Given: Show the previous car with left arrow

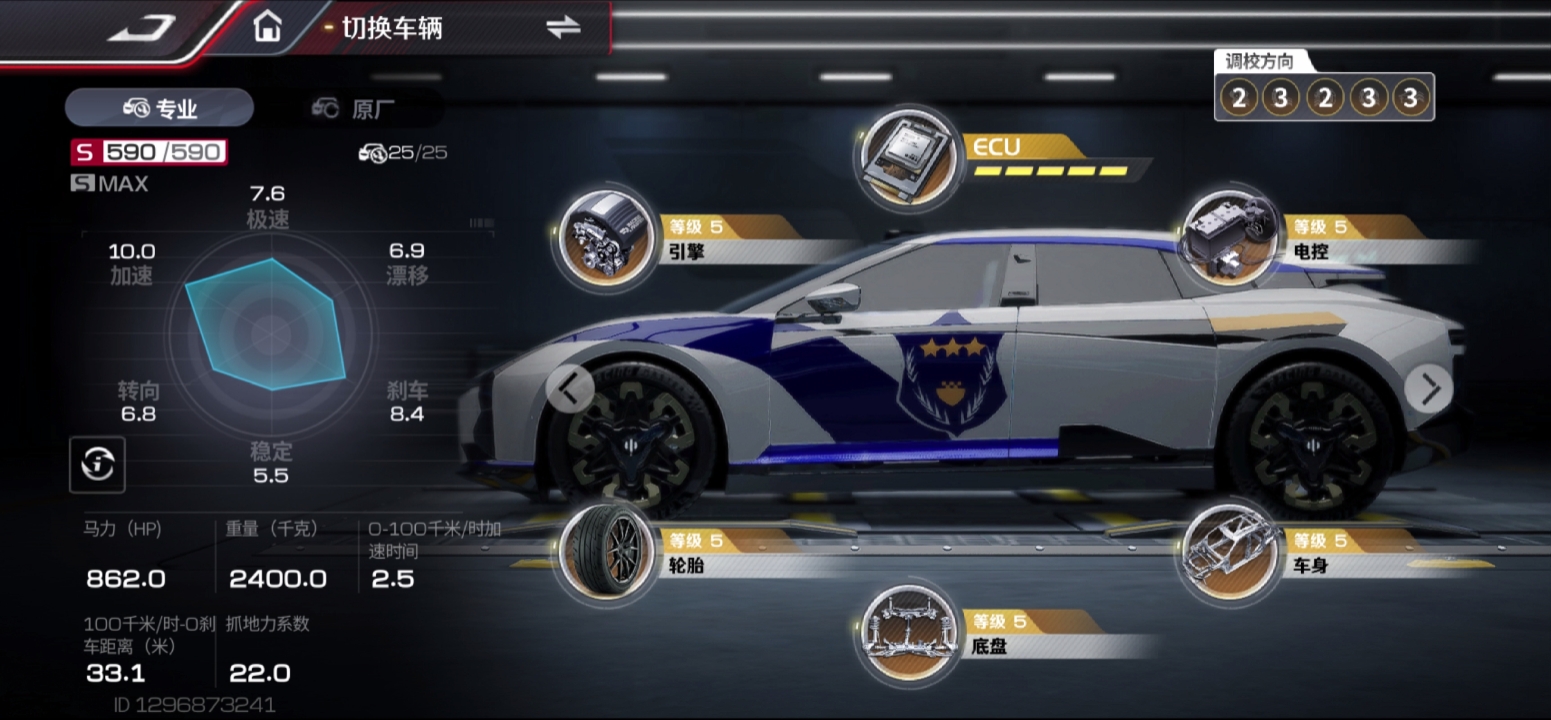Looking at the screenshot, I should 571,389.
